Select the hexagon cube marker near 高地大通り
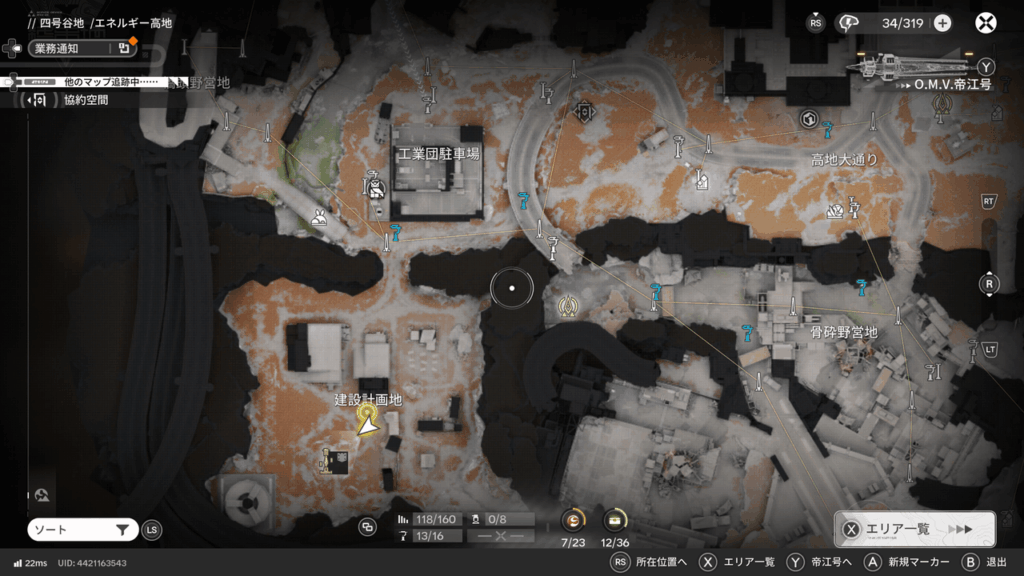This screenshot has width=1024, height=576. point(809,120)
